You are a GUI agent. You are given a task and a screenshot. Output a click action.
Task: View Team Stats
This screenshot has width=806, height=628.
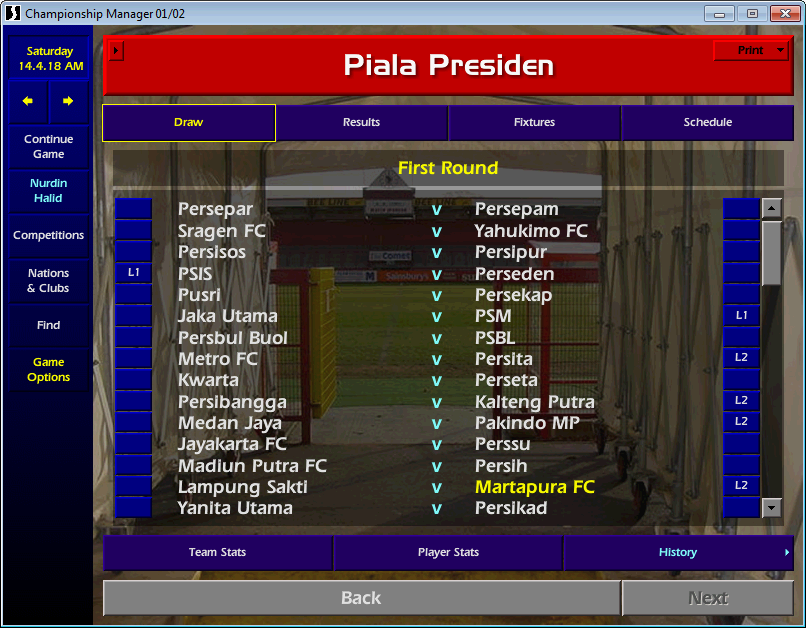[217, 553]
